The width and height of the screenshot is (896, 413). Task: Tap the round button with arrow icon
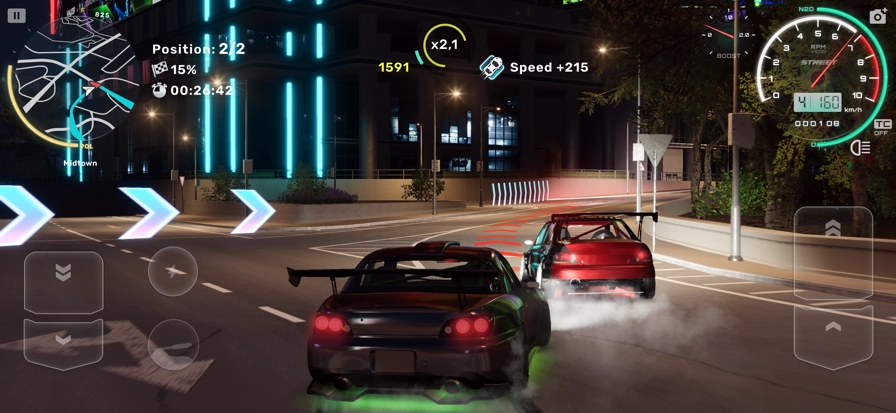[x=173, y=271]
